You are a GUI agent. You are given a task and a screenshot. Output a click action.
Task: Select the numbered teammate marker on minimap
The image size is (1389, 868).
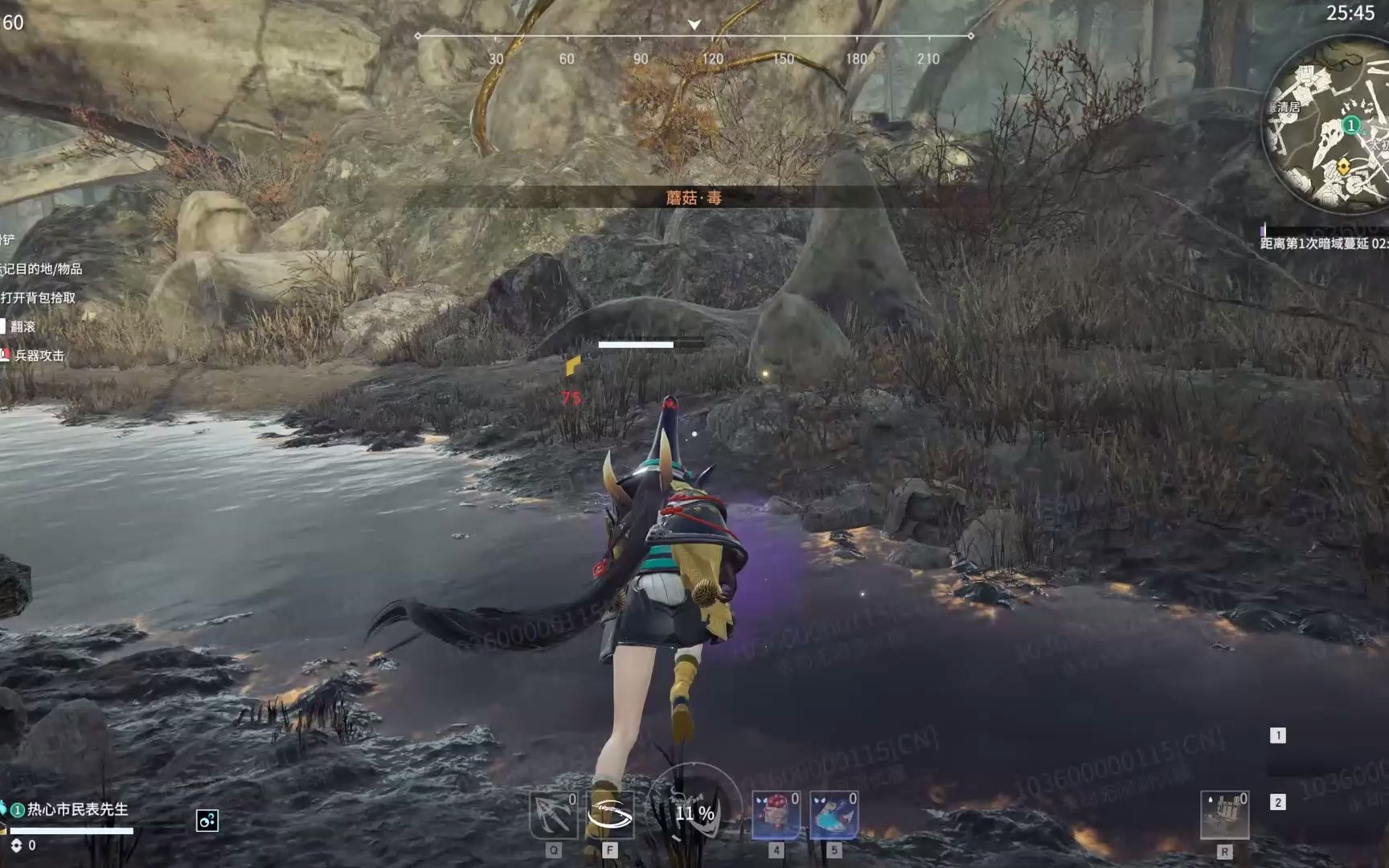(x=1351, y=125)
